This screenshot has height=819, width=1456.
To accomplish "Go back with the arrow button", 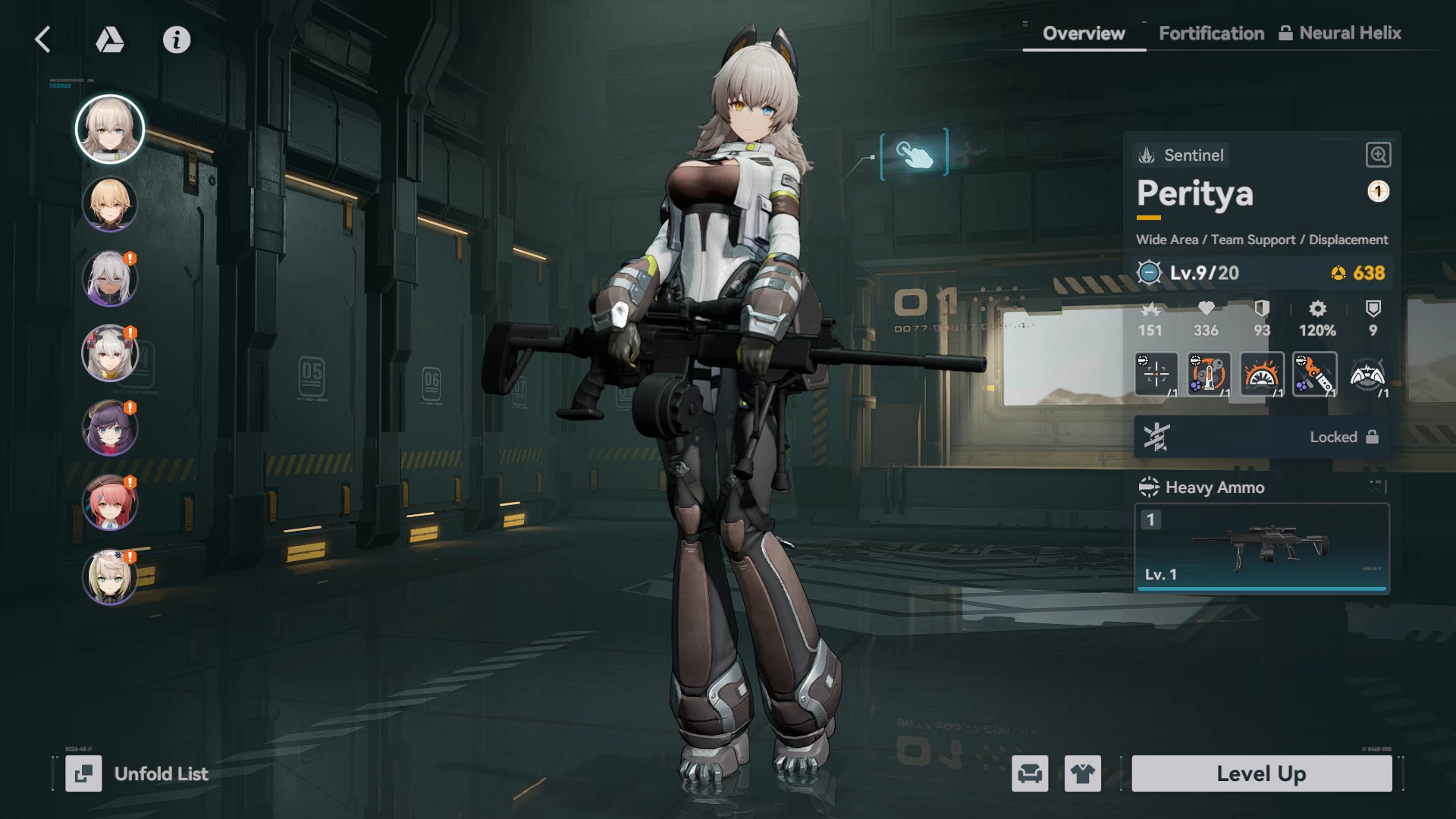I will 43,39.
